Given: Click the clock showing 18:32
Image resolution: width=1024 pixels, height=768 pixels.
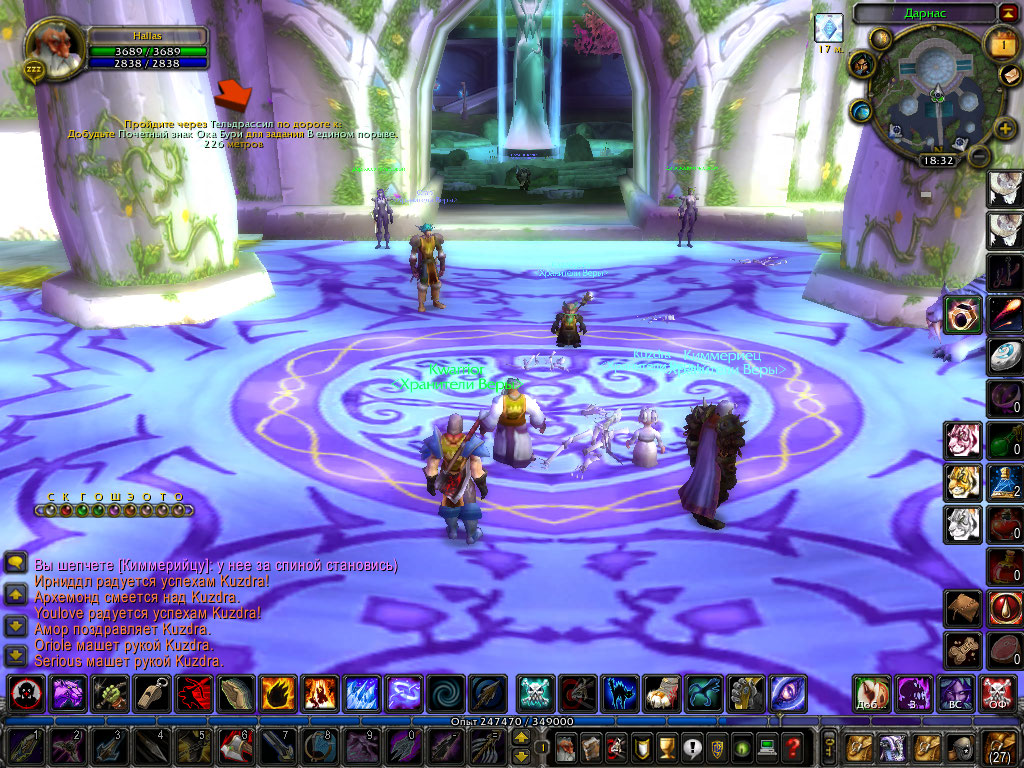Looking at the screenshot, I should tap(937, 159).
